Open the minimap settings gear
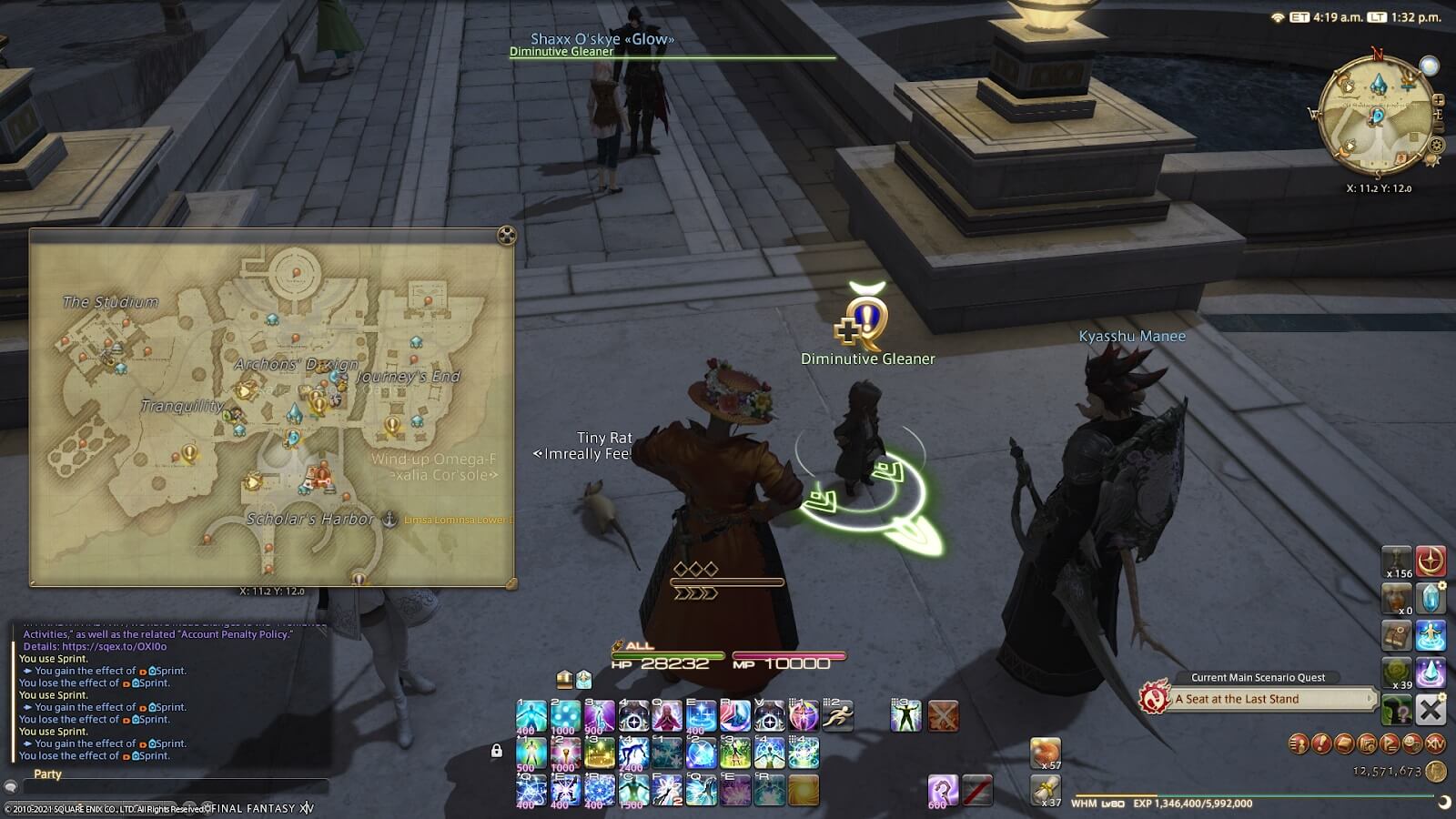This screenshot has width=1456, height=819. point(1436,144)
